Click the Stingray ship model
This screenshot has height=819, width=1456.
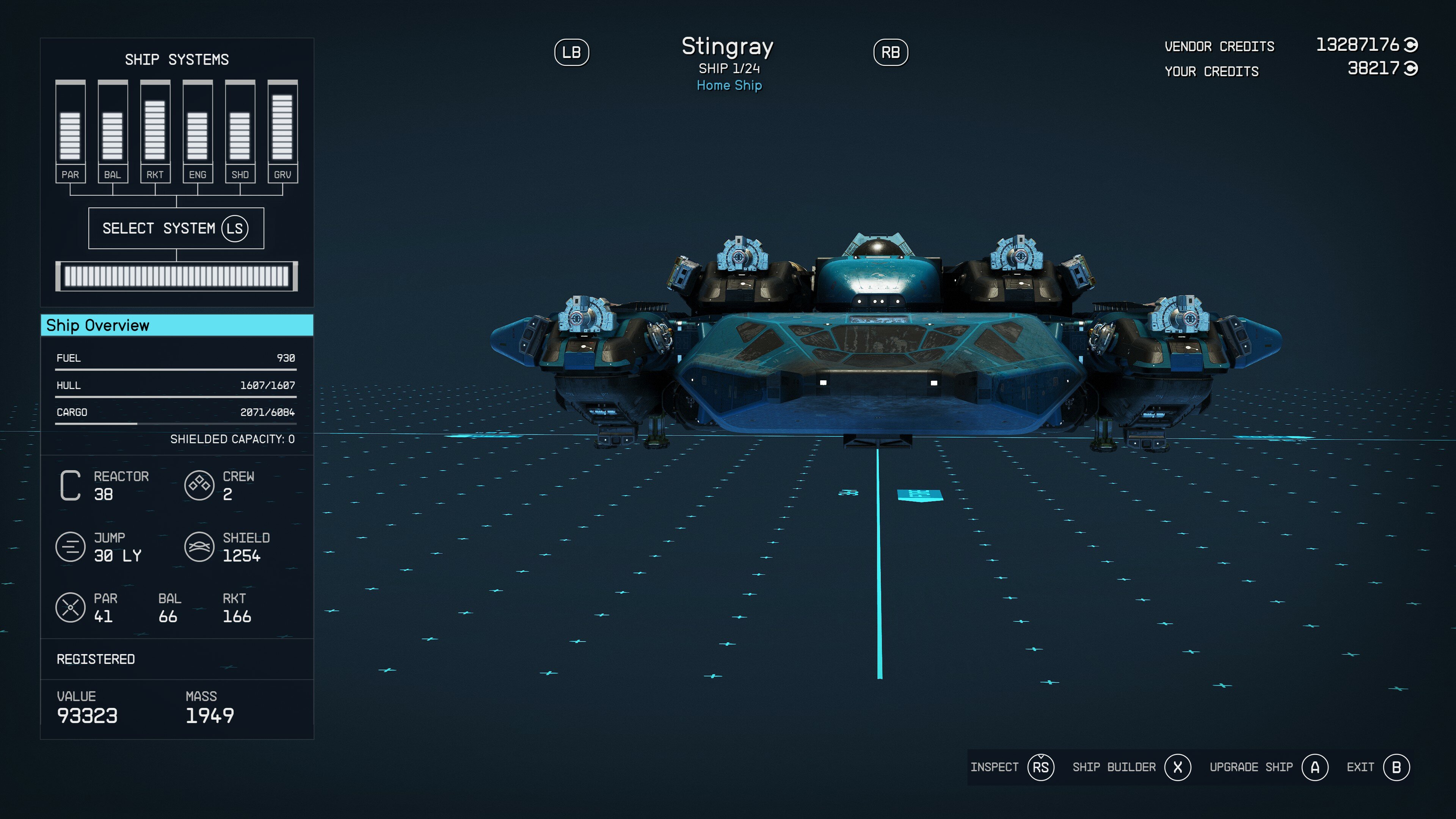point(876,367)
